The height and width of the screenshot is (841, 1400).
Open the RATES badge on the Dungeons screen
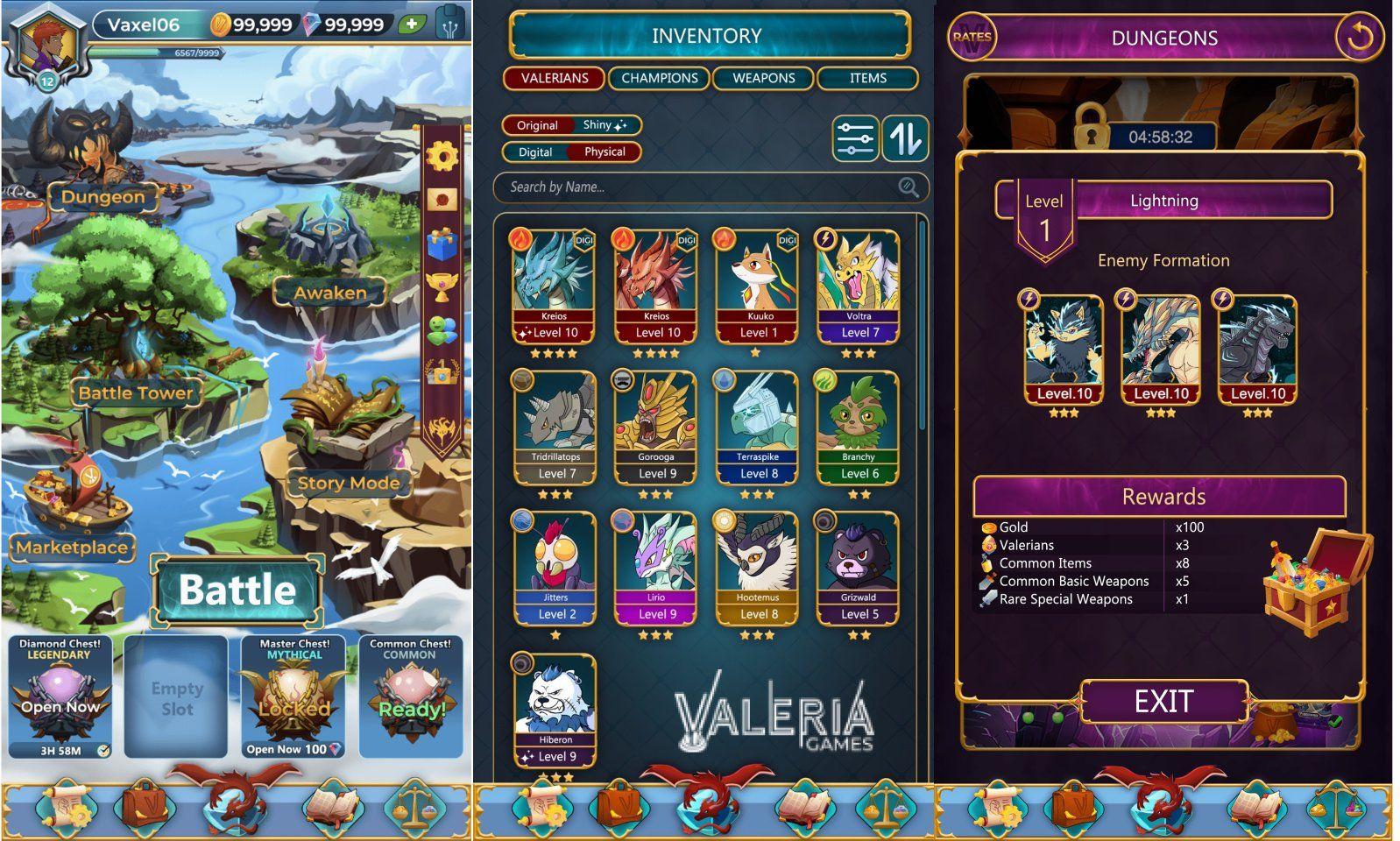pyautogui.click(x=972, y=35)
